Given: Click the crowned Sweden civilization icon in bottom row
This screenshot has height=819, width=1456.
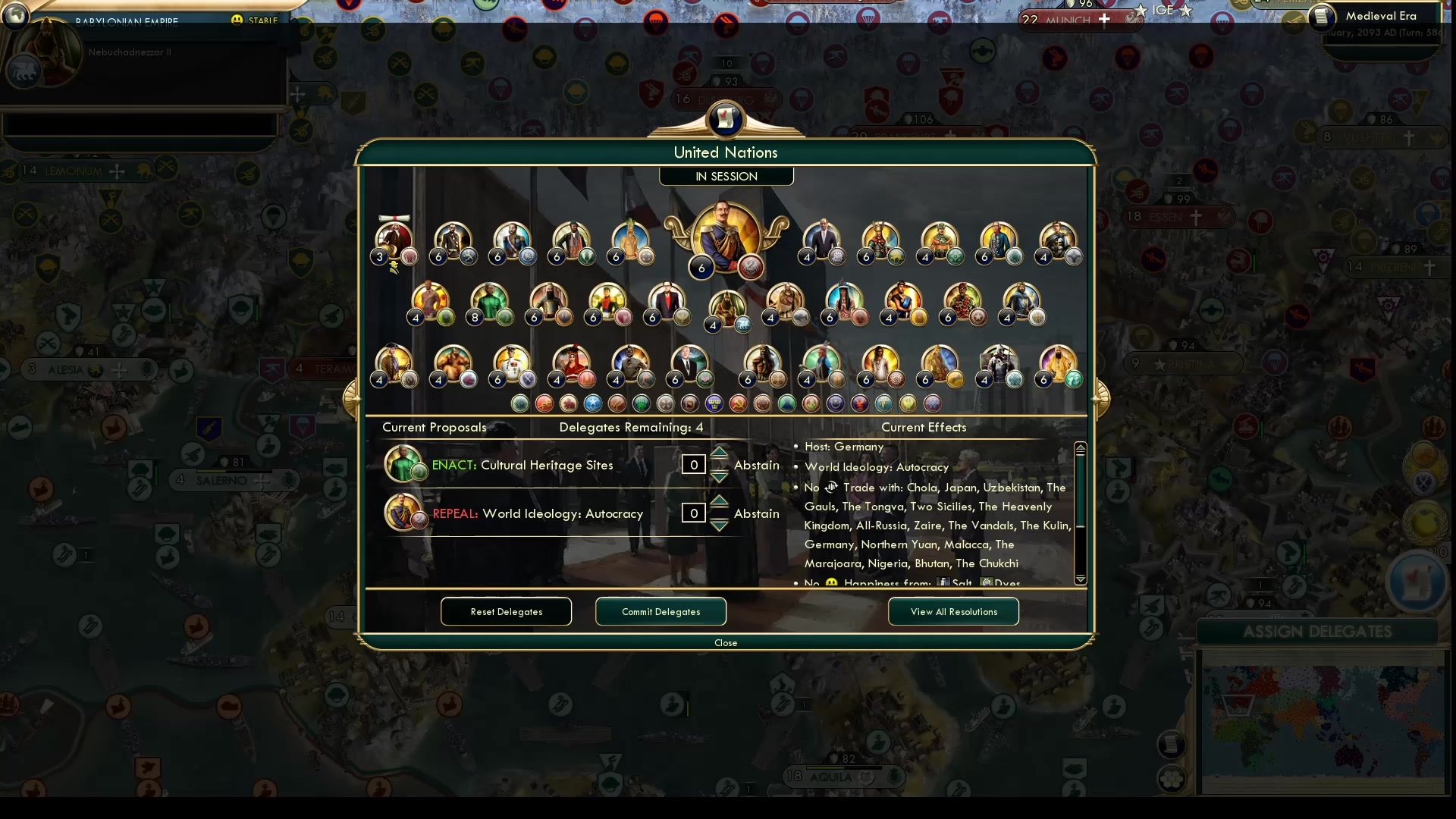Looking at the screenshot, I should tap(714, 404).
